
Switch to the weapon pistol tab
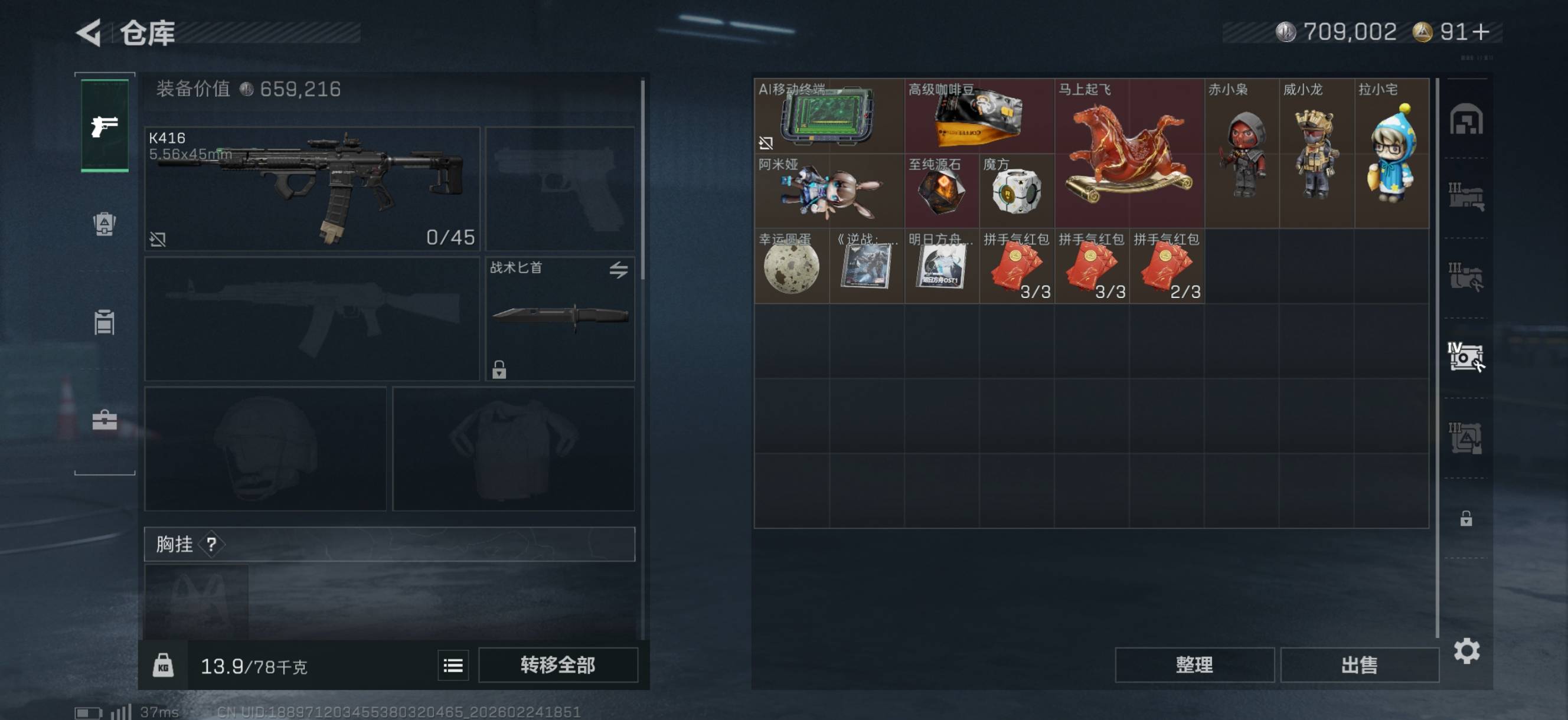click(x=104, y=126)
